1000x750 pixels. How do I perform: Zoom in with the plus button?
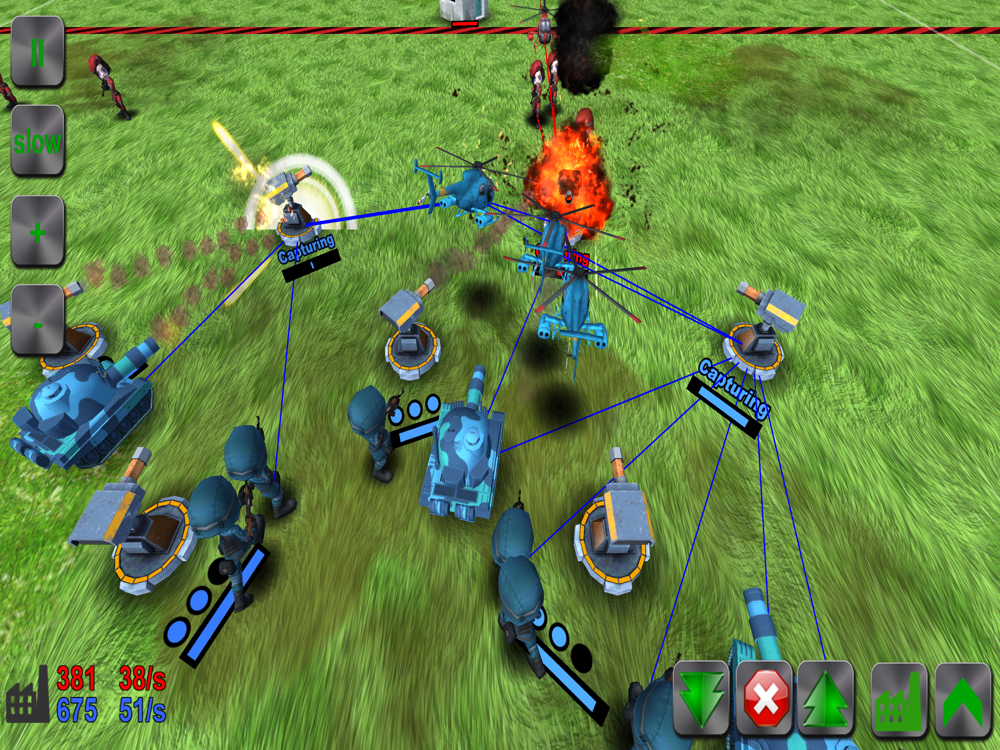tap(38, 231)
